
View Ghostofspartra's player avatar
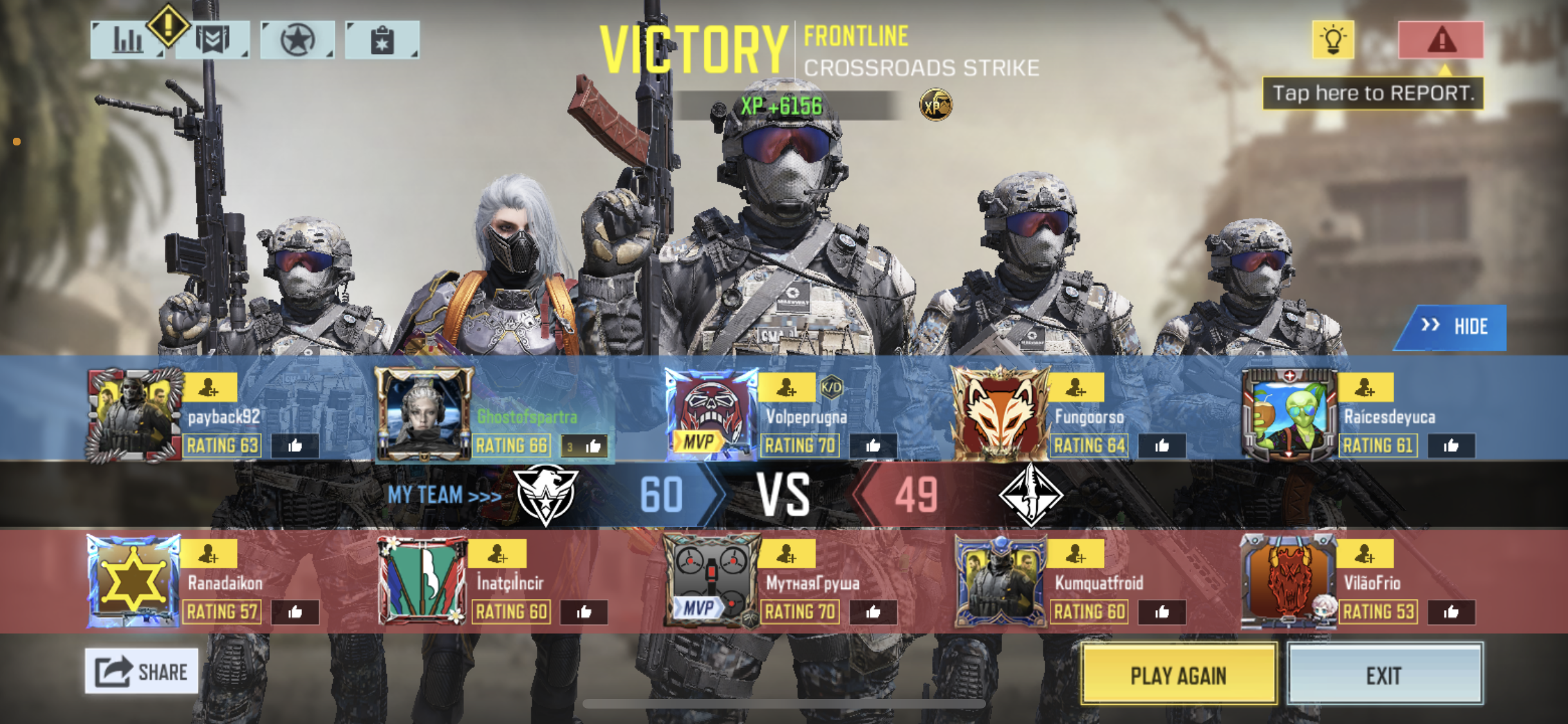tap(424, 414)
